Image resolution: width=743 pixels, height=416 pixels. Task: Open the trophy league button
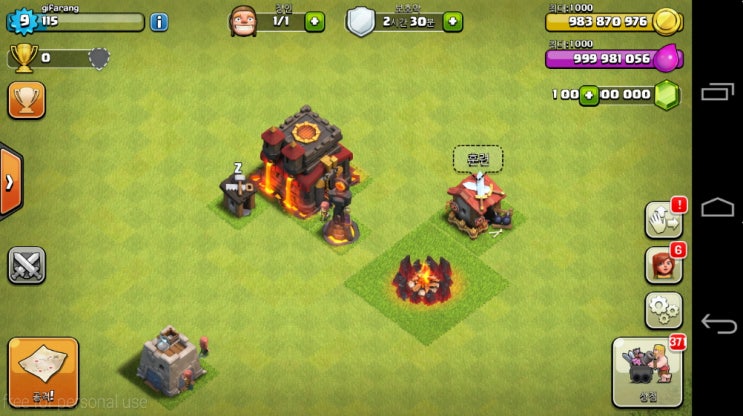pos(26,100)
